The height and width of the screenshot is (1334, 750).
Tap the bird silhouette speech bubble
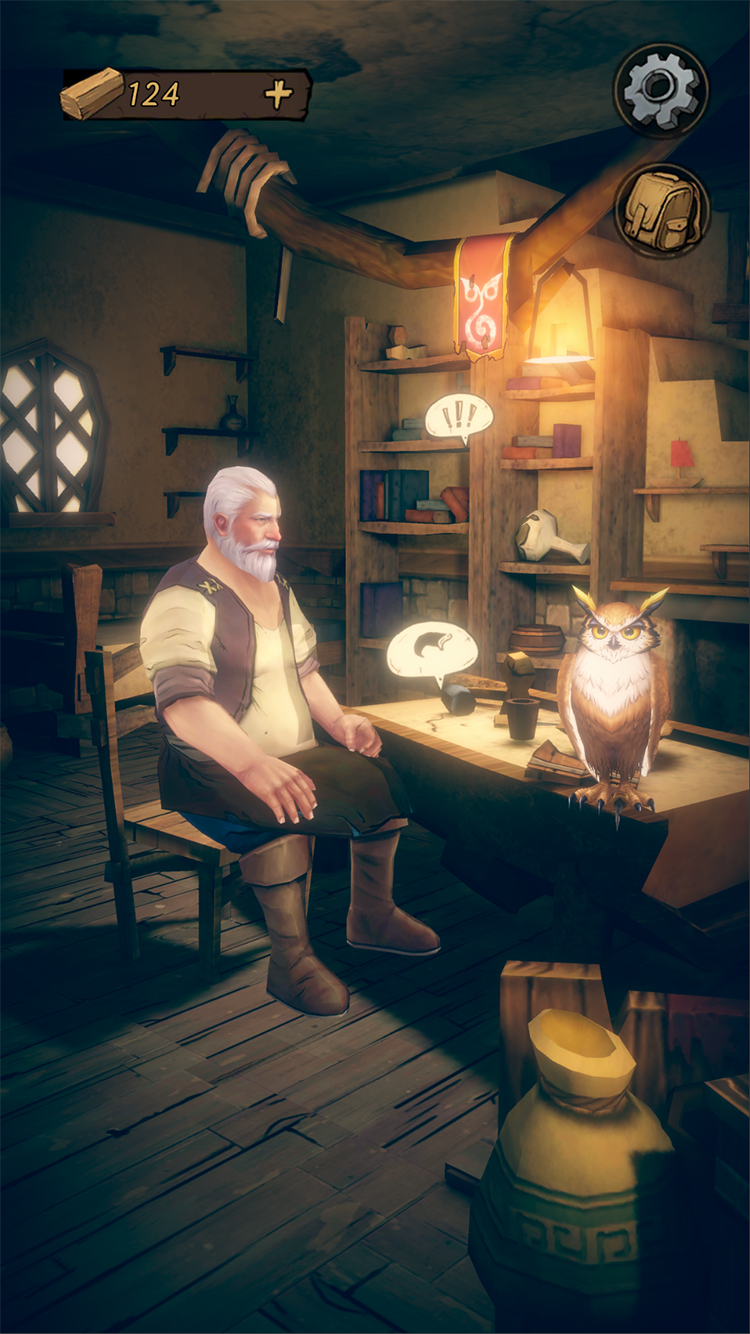(x=432, y=650)
